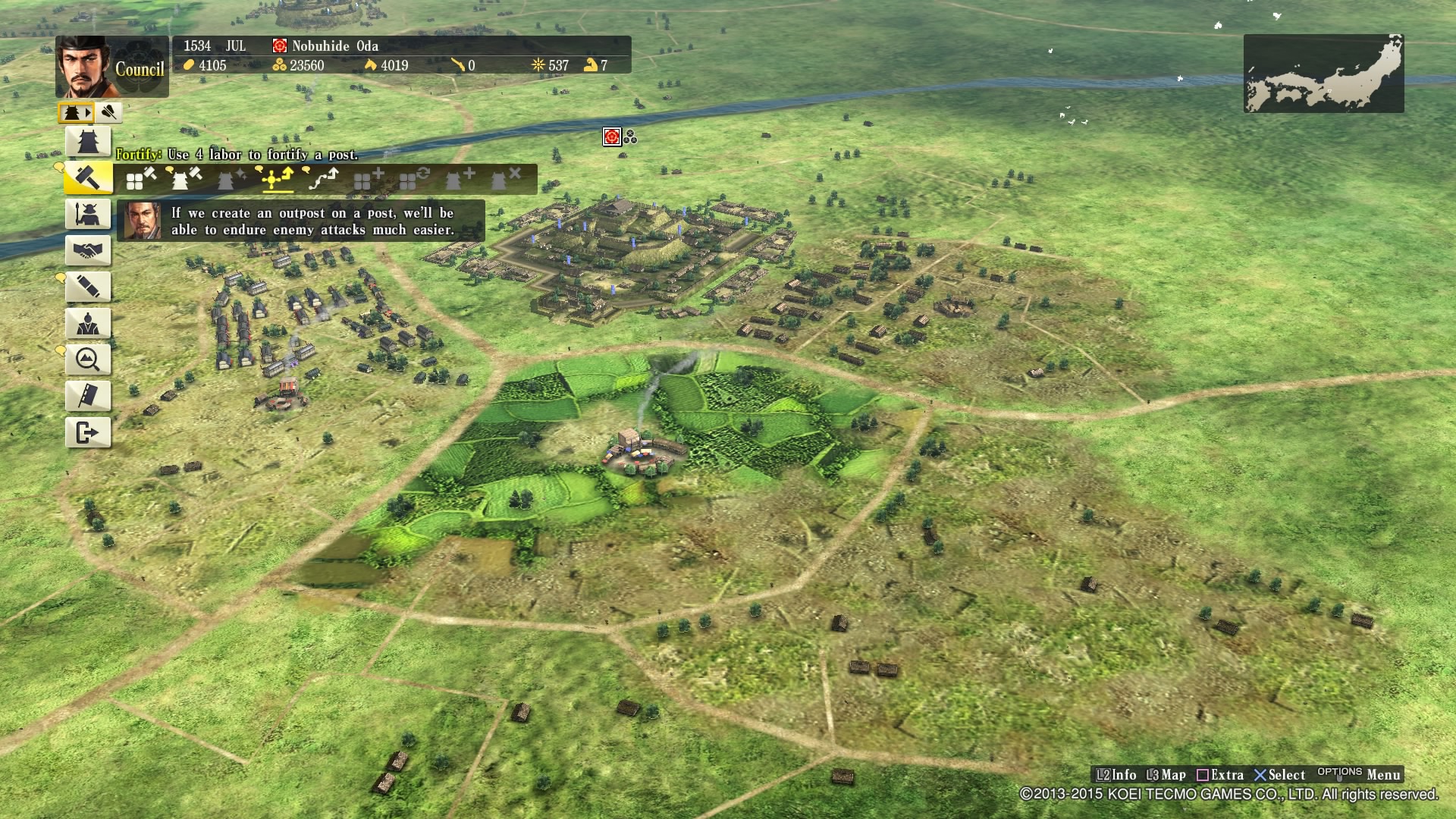Toggle the castle view mode button top-left

coord(73,112)
